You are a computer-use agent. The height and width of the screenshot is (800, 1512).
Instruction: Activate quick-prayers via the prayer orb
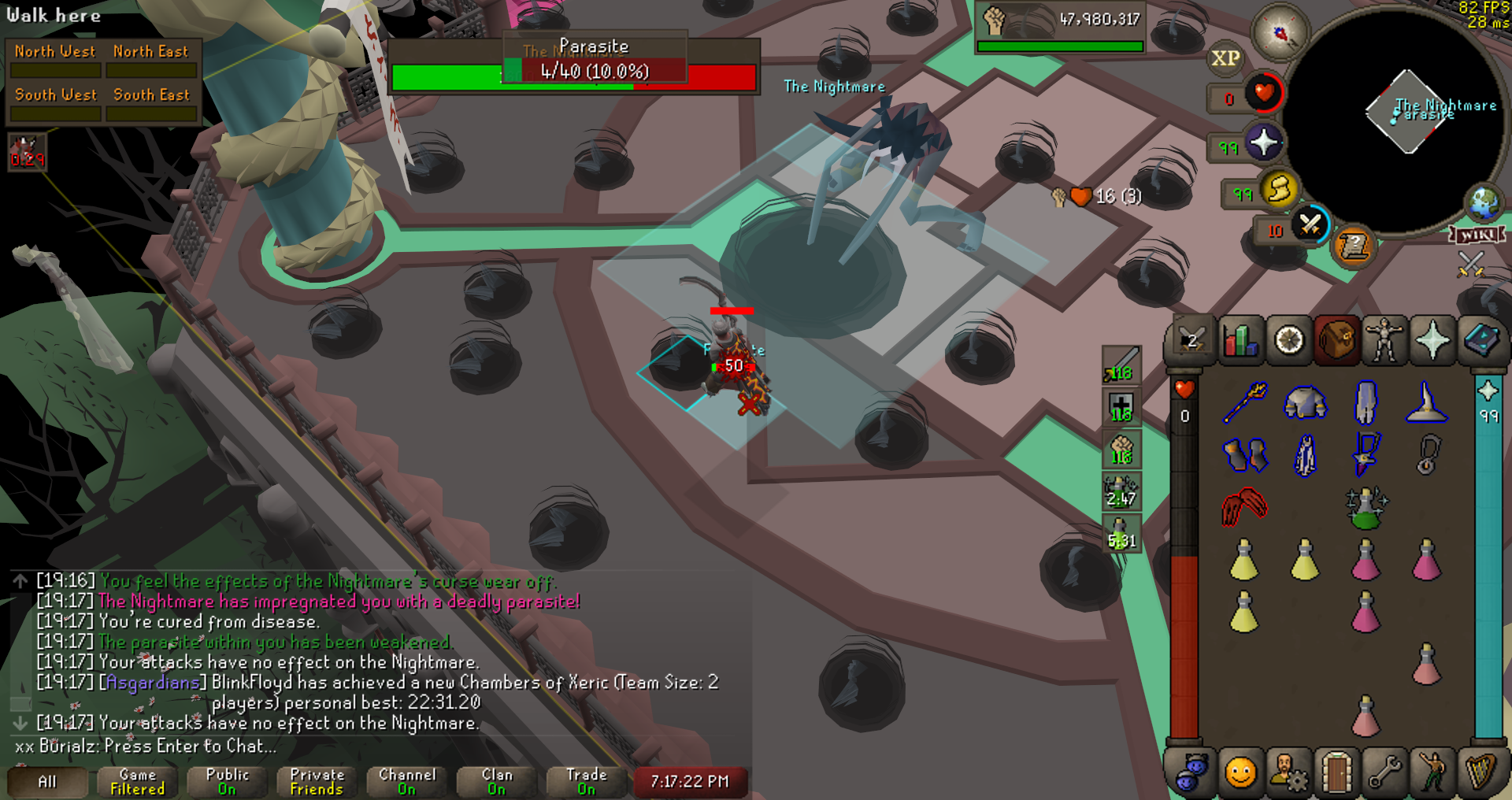(1263, 143)
